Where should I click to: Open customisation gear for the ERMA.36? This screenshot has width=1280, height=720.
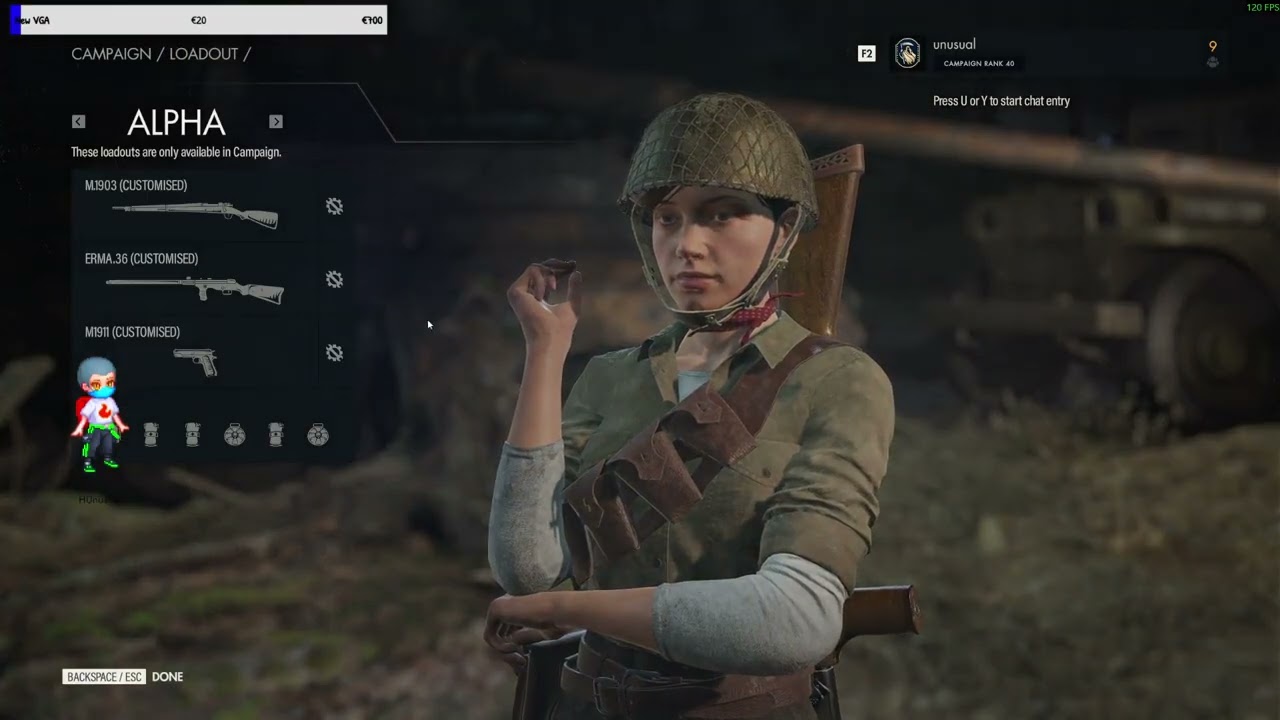(334, 280)
